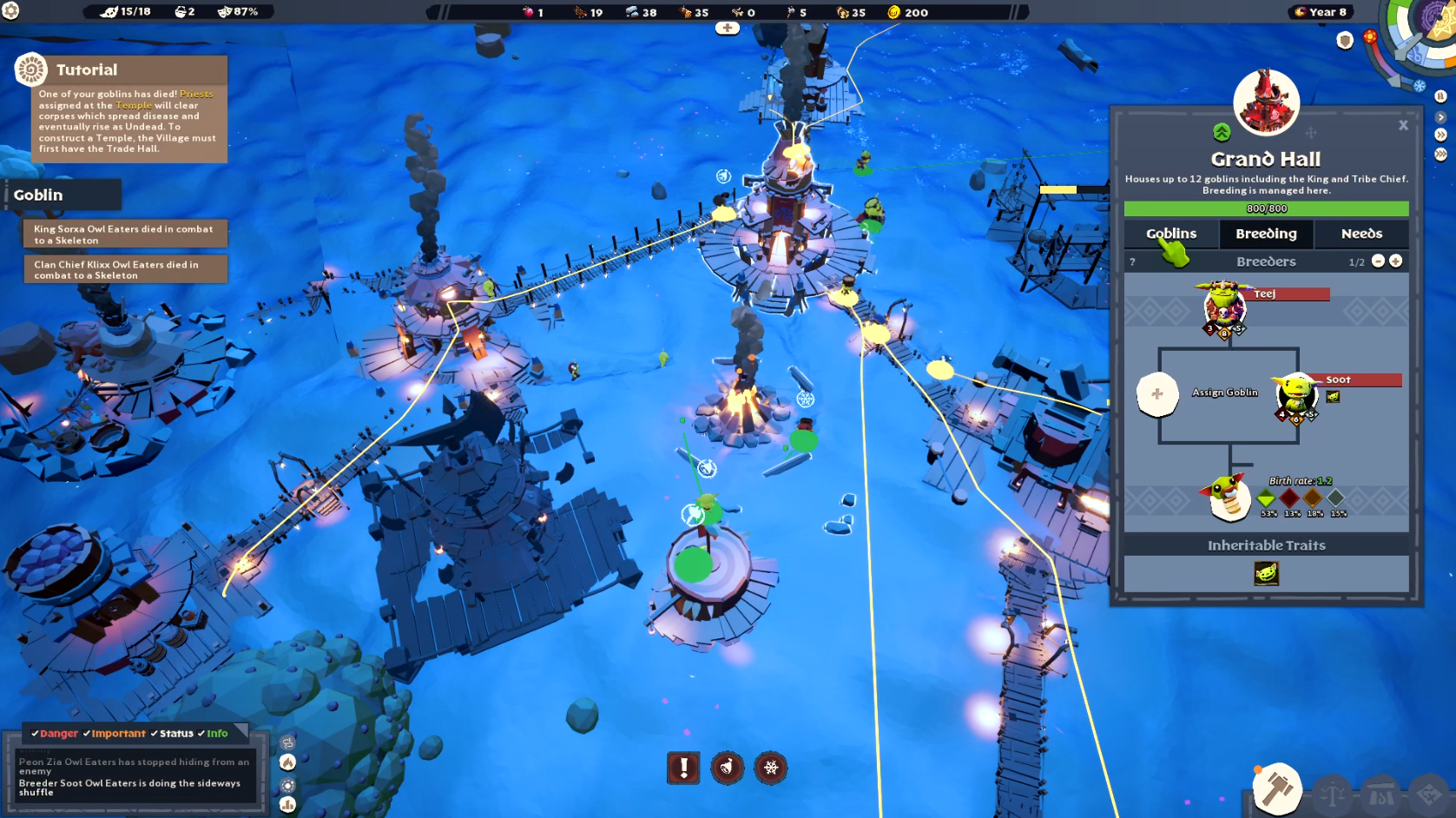The width and height of the screenshot is (1456, 818).
Task: Toggle the Info message filter
Action: pyautogui.click(x=213, y=734)
